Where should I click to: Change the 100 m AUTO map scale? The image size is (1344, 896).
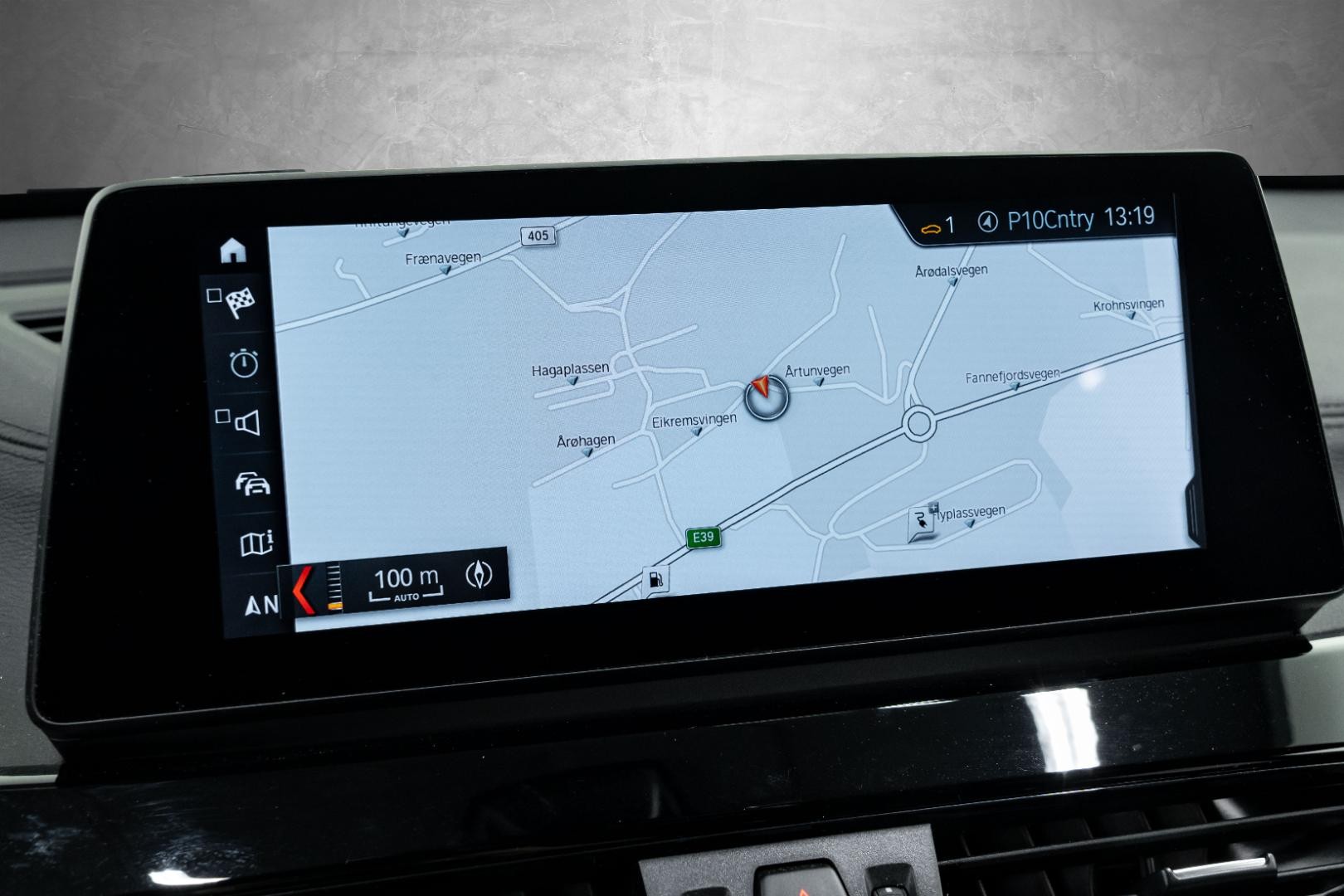tap(406, 582)
